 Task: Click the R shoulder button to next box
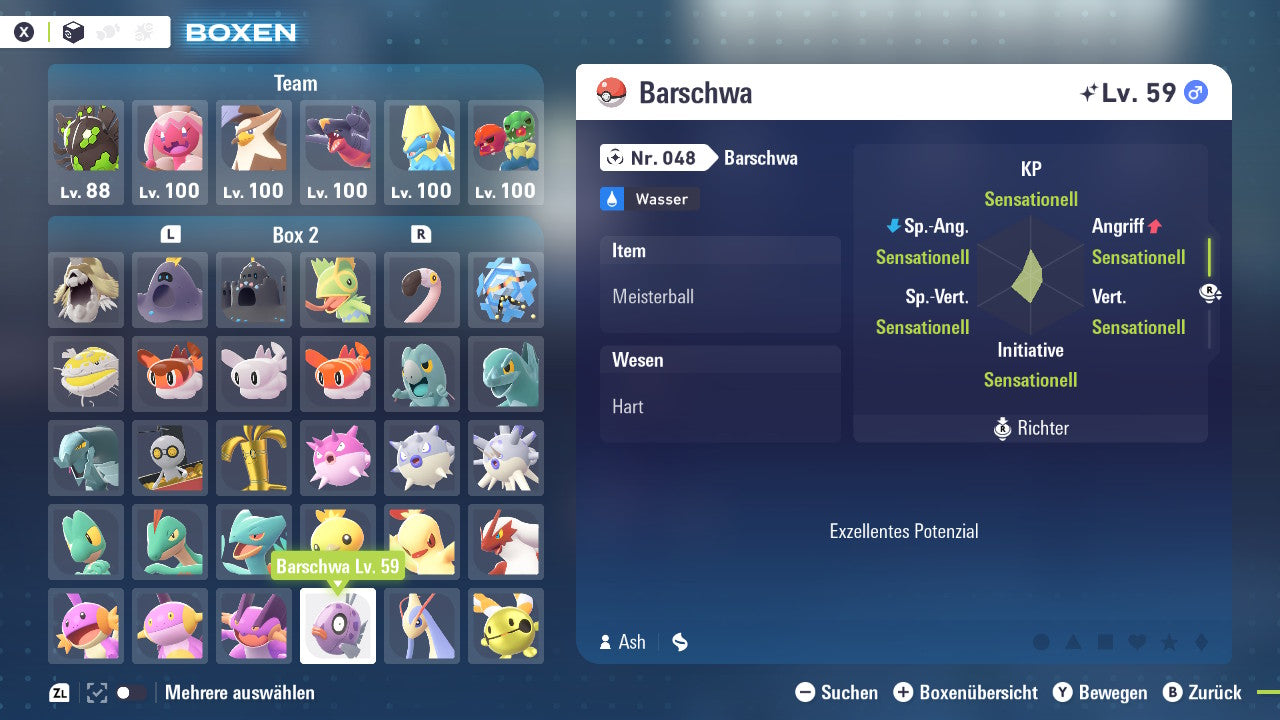(422, 234)
